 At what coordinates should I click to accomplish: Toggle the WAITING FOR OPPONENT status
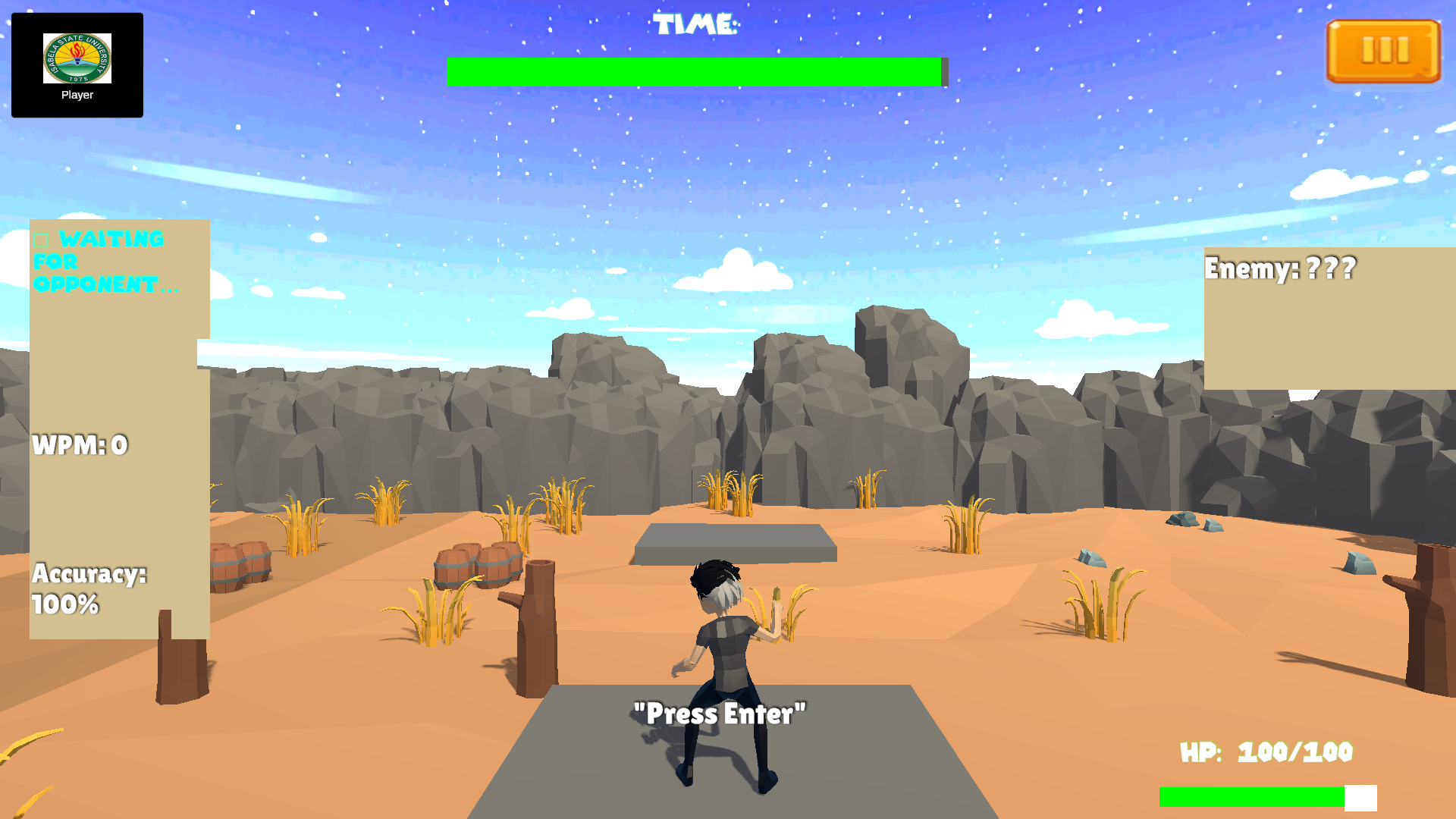click(x=106, y=262)
